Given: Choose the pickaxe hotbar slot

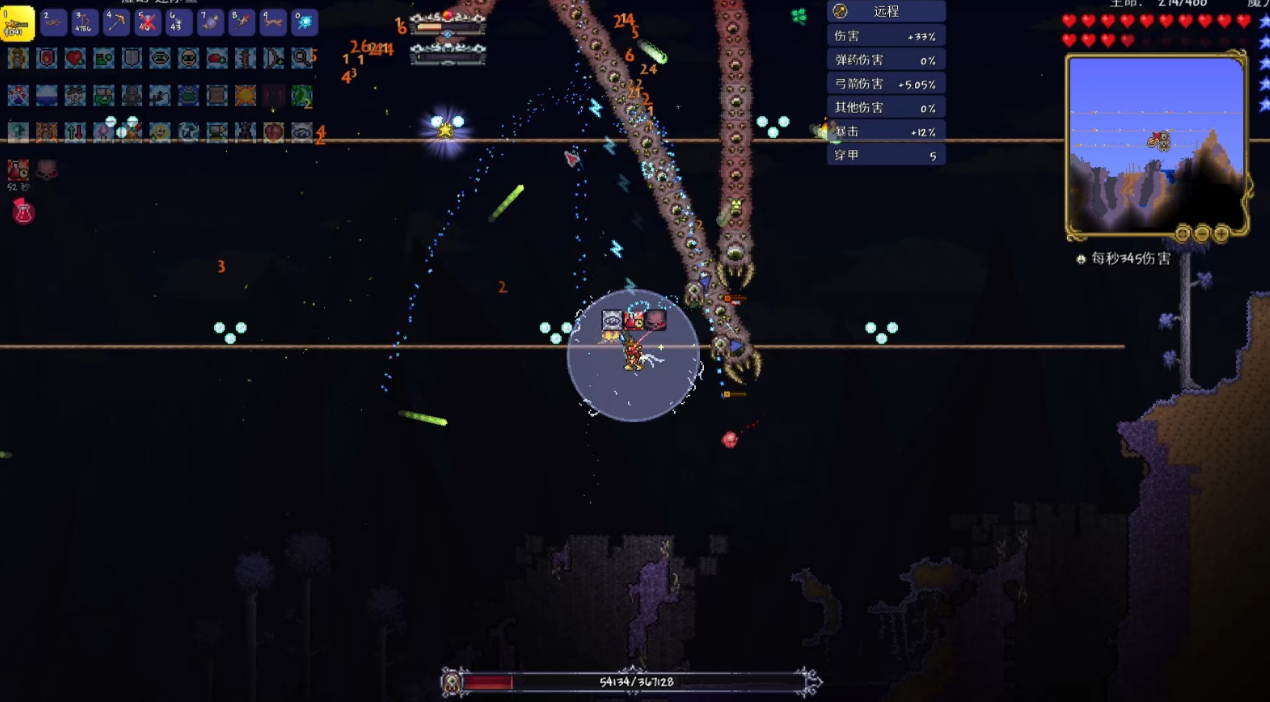Looking at the screenshot, I should tap(117, 22).
